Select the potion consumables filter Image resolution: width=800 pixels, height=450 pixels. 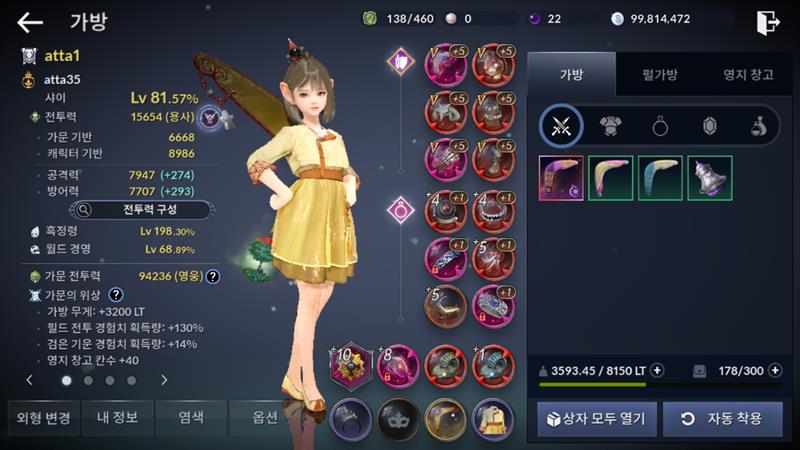pos(758,126)
